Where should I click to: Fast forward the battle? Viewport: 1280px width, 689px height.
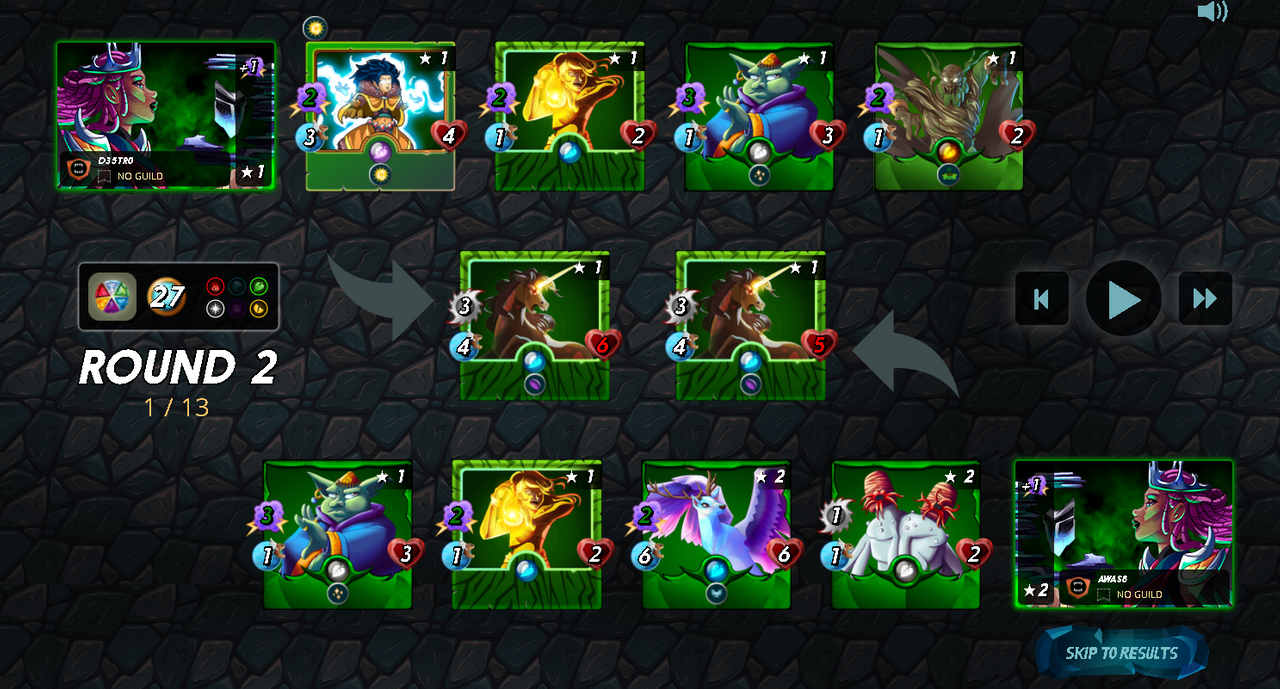pos(1205,299)
